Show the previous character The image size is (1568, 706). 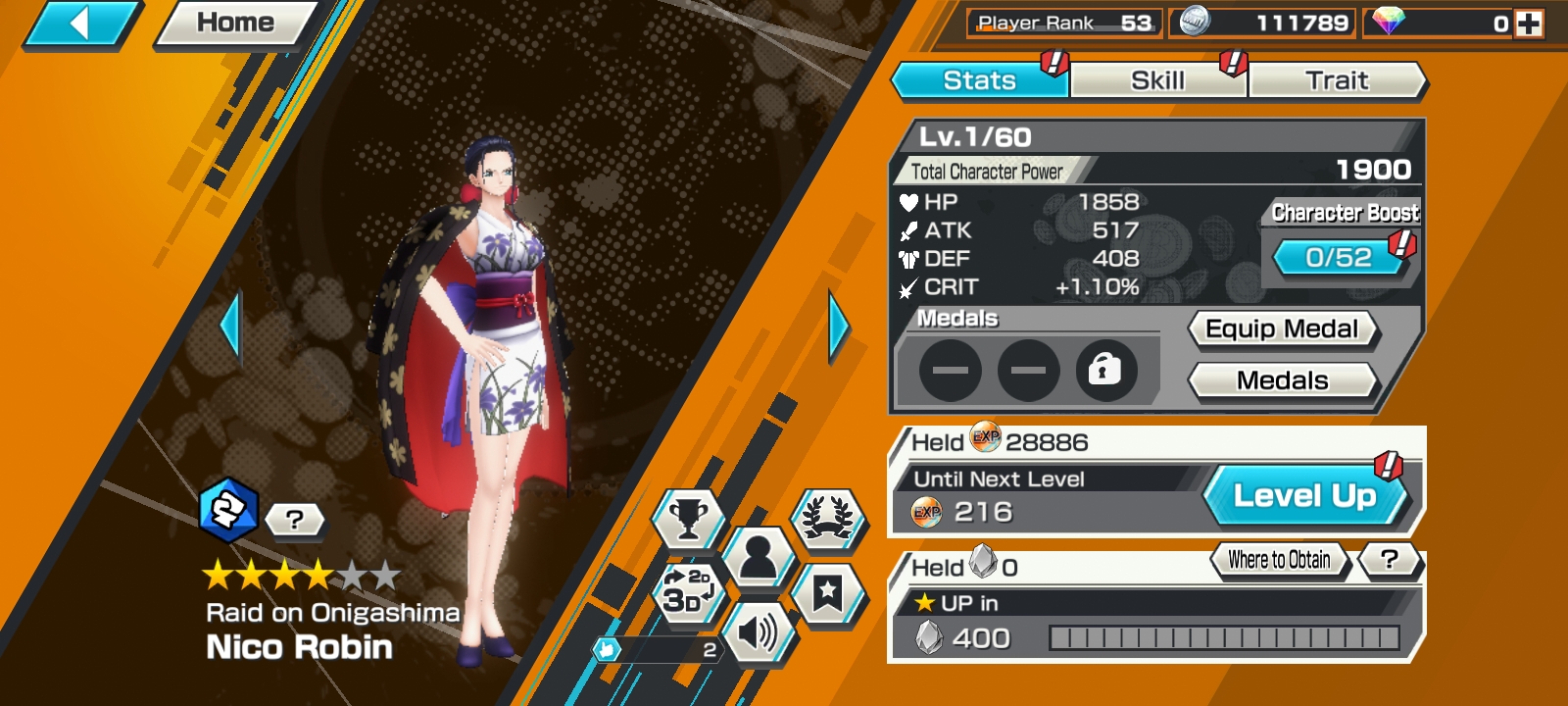tap(231, 326)
